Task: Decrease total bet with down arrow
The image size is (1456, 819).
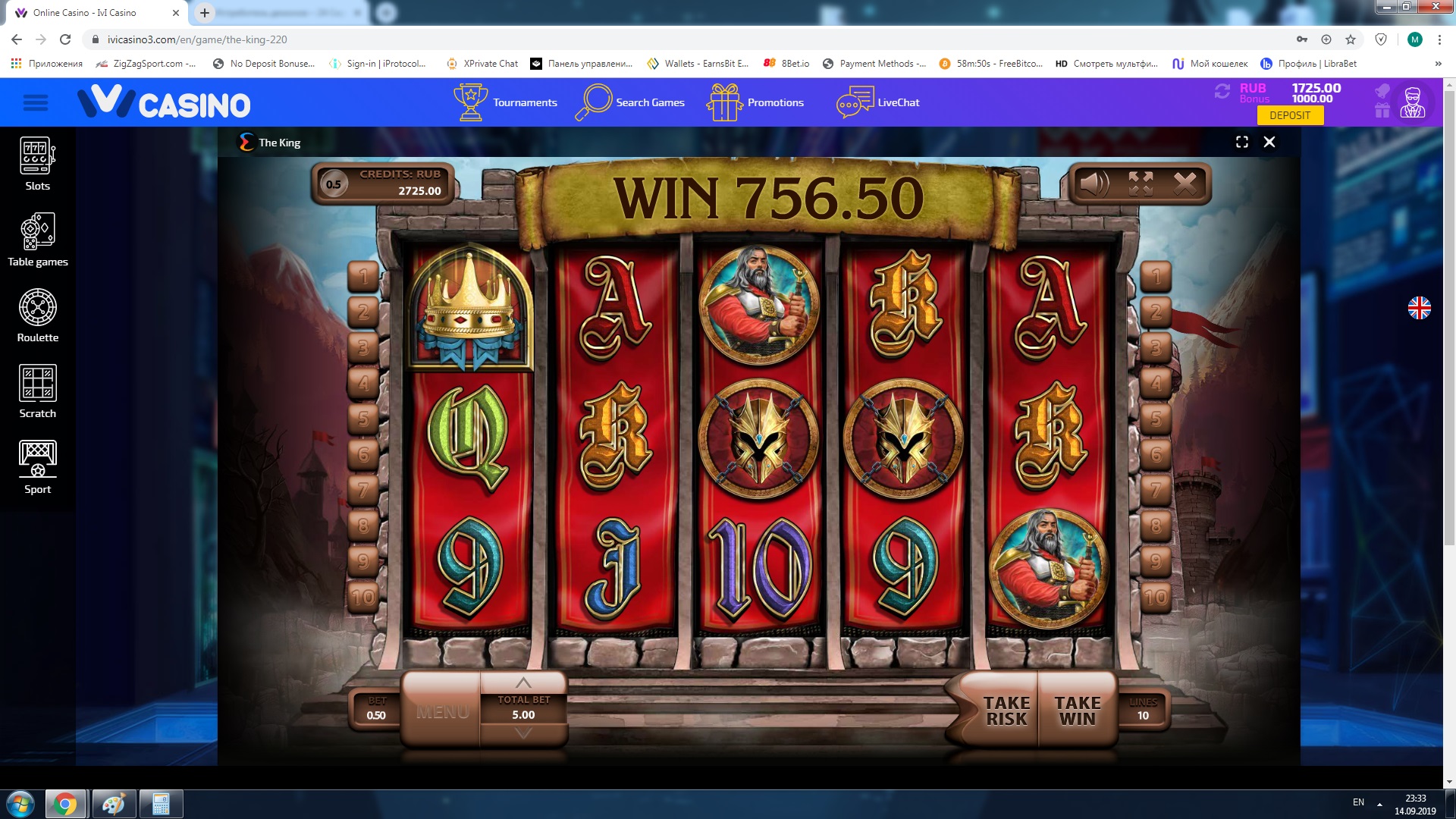Action: [523, 733]
